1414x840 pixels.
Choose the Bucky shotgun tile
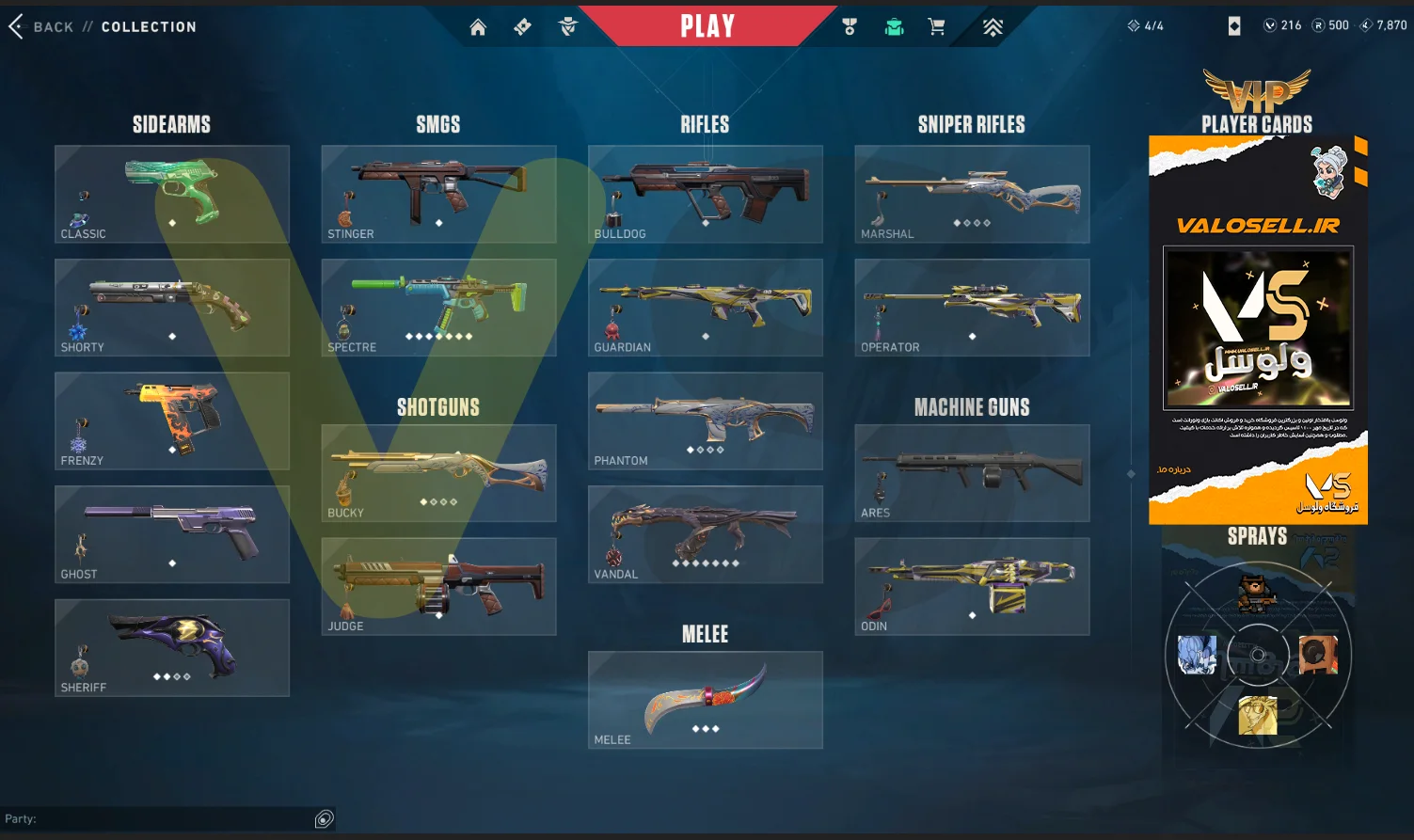tap(438, 473)
